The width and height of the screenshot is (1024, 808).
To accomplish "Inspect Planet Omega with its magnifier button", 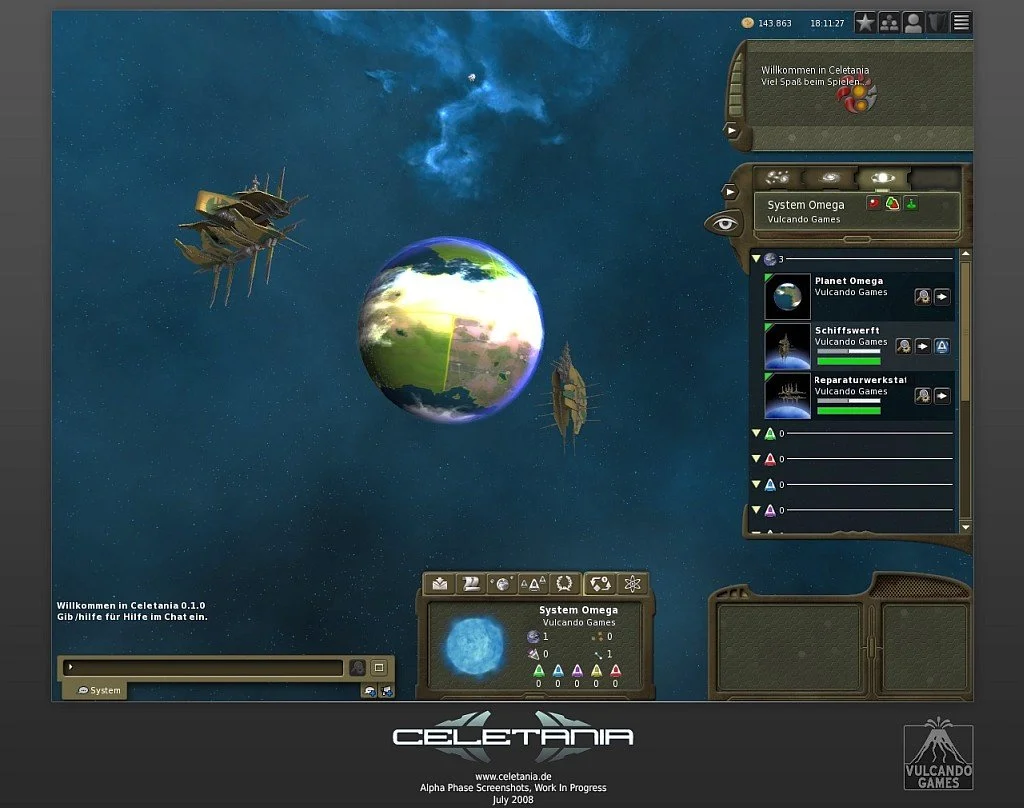I will coord(923,297).
